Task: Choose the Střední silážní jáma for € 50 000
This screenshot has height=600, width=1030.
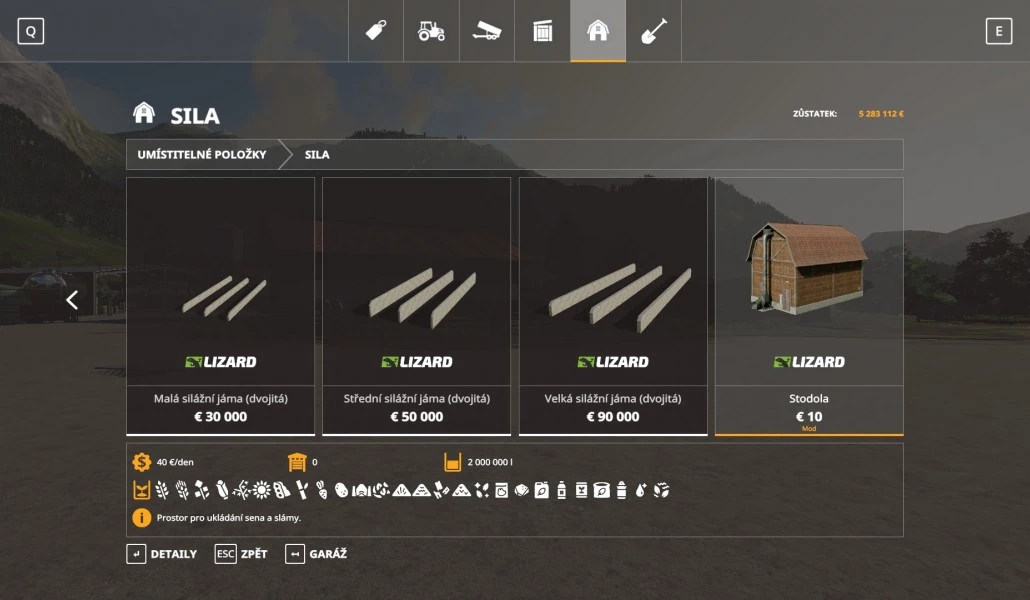Action: pos(417,306)
